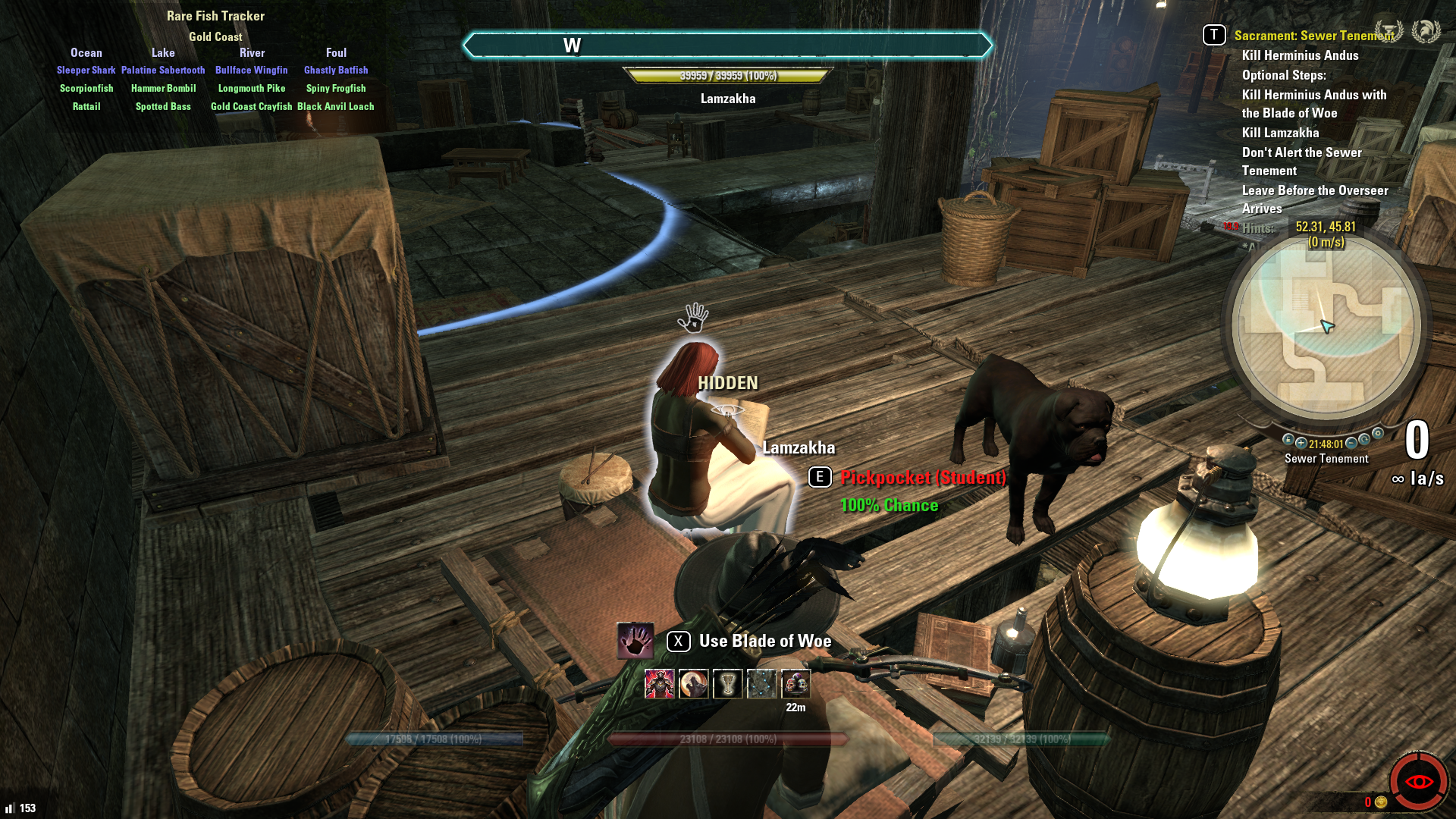Select the painted skulls buff icon

pyautogui.click(x=795, y=684)
